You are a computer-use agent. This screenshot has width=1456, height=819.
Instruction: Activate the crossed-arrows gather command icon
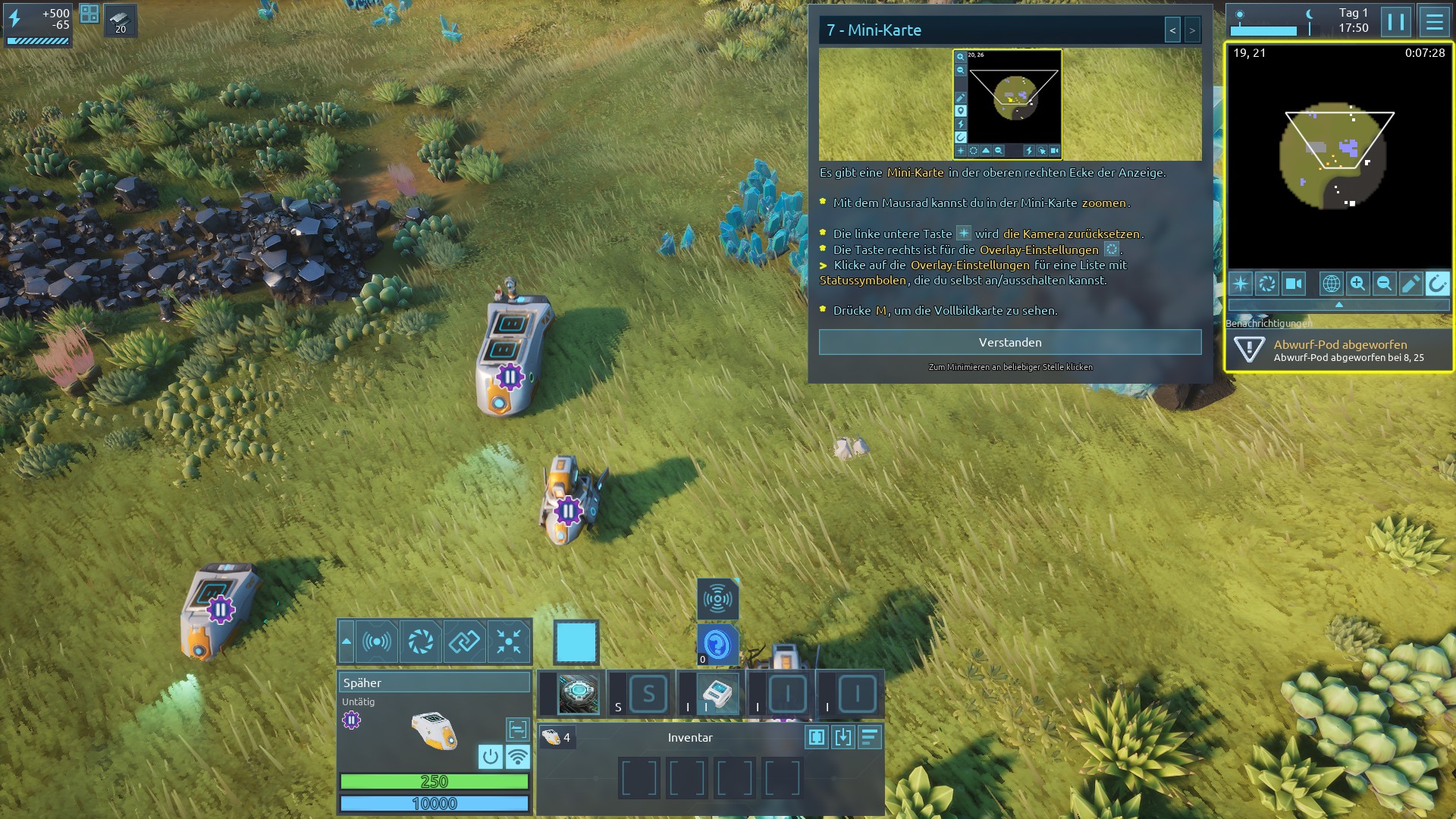coord(509,642)
